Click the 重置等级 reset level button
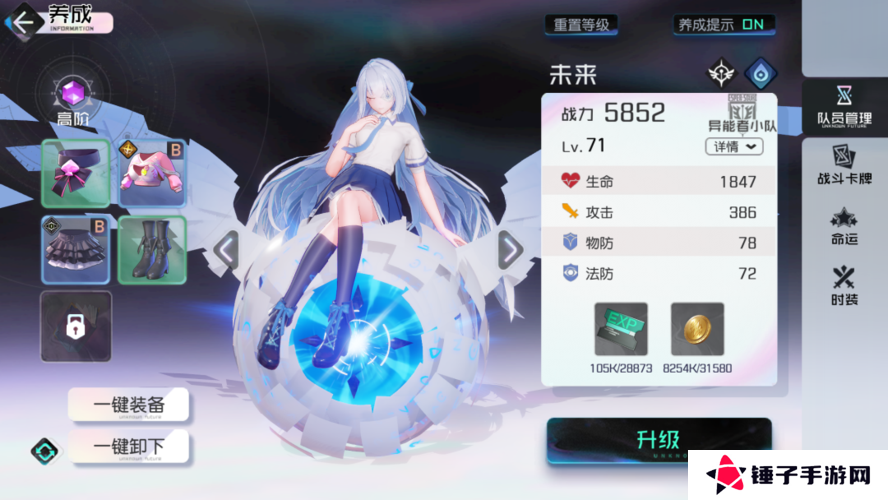888x500 pixels. tap(581, 24)
